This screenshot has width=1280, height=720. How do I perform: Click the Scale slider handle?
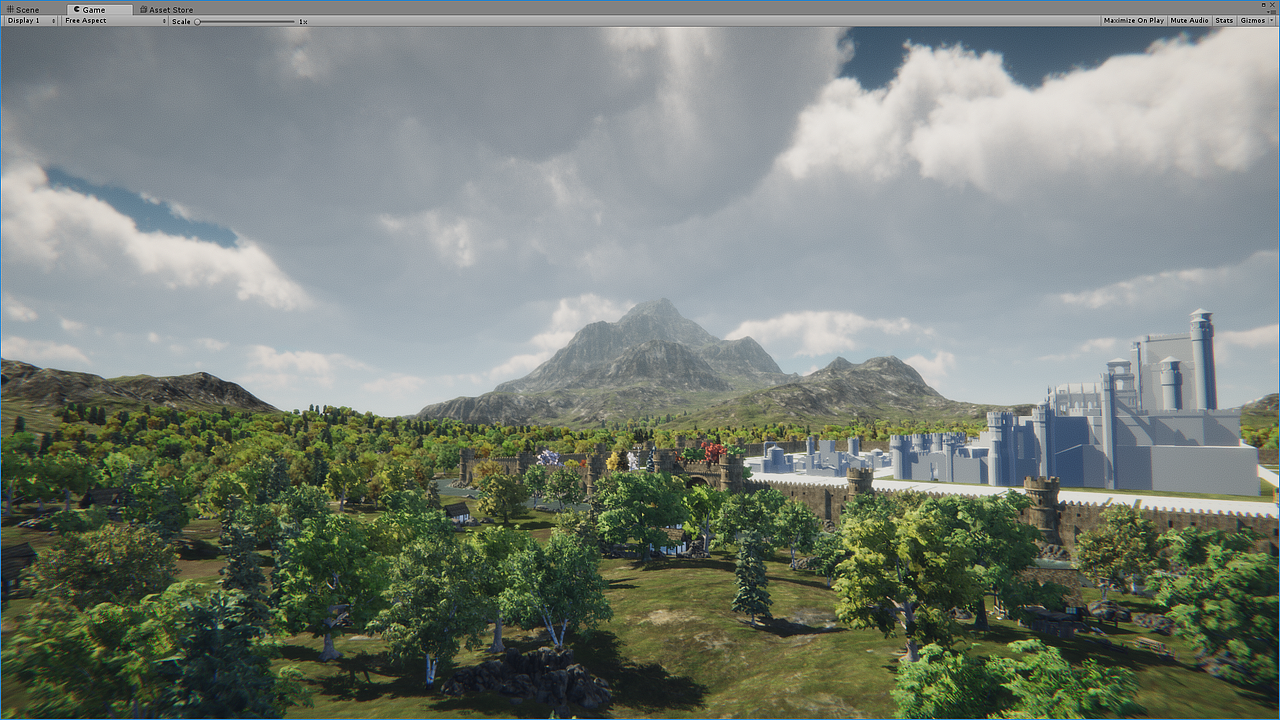198,20
